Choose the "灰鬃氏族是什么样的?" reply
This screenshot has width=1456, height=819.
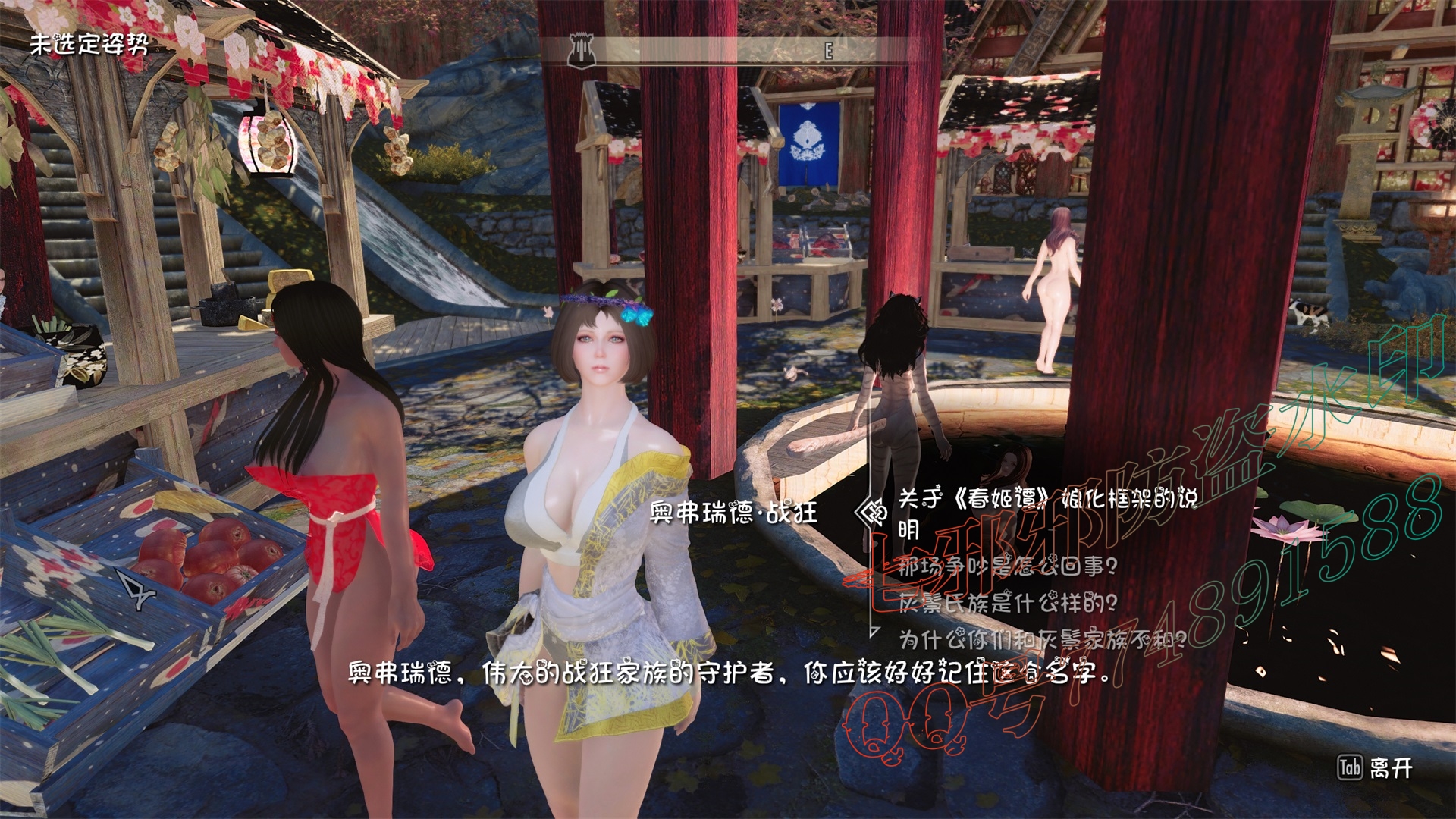point(1007,603)
